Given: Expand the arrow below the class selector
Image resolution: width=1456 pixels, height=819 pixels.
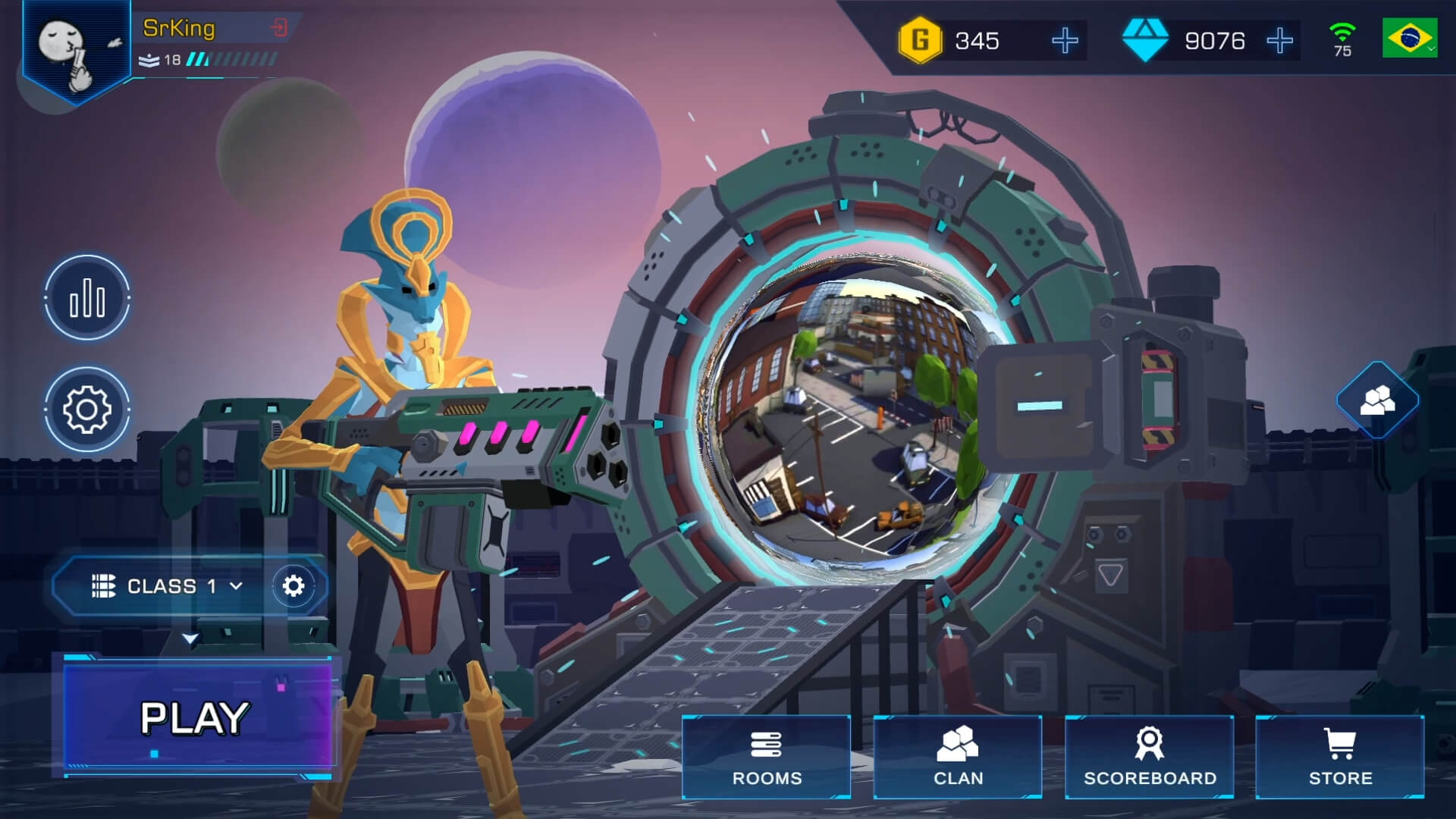Looking at the screenshot, I should (x=190, y=639).
